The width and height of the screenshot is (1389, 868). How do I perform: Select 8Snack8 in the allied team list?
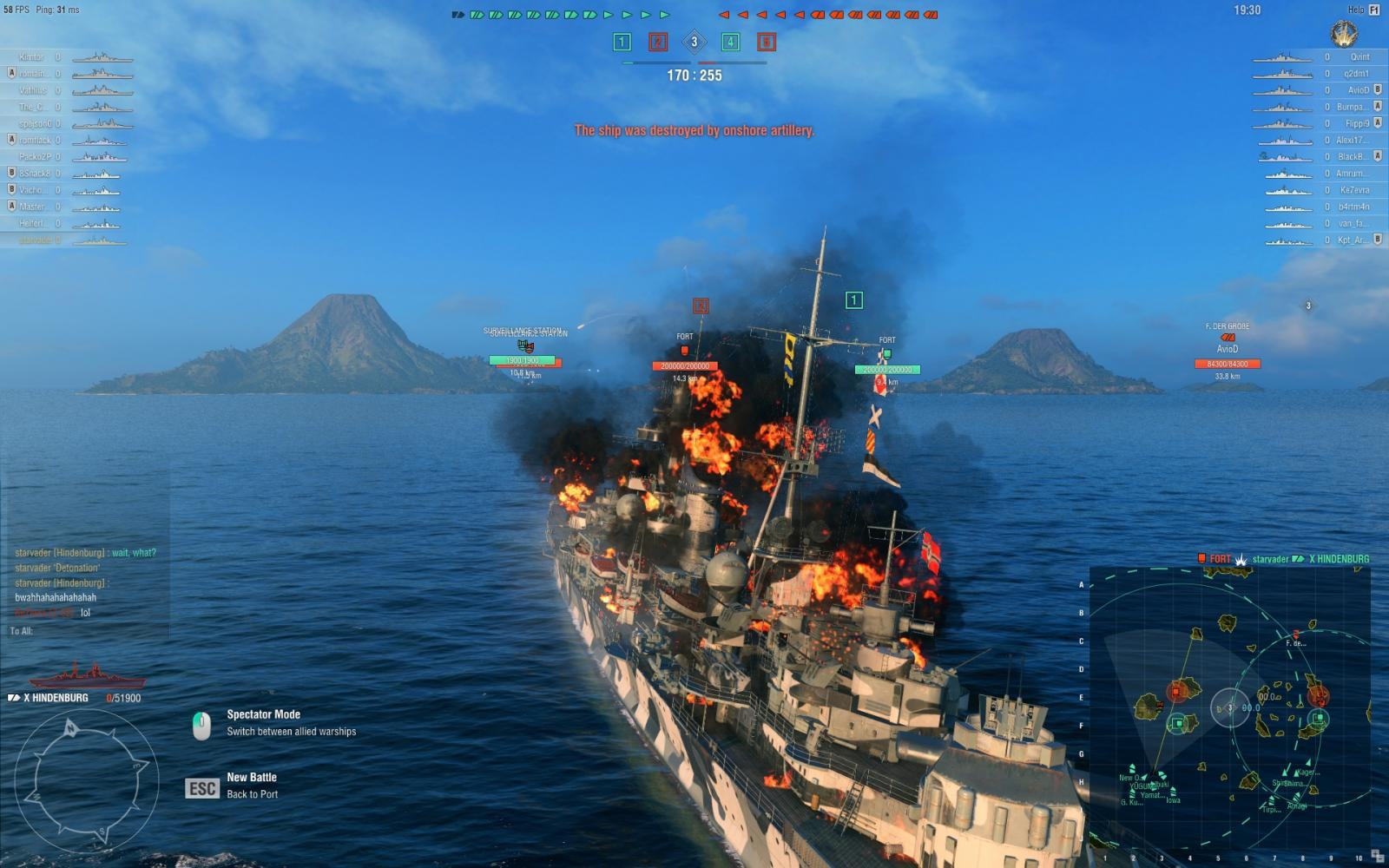(36, 174)
